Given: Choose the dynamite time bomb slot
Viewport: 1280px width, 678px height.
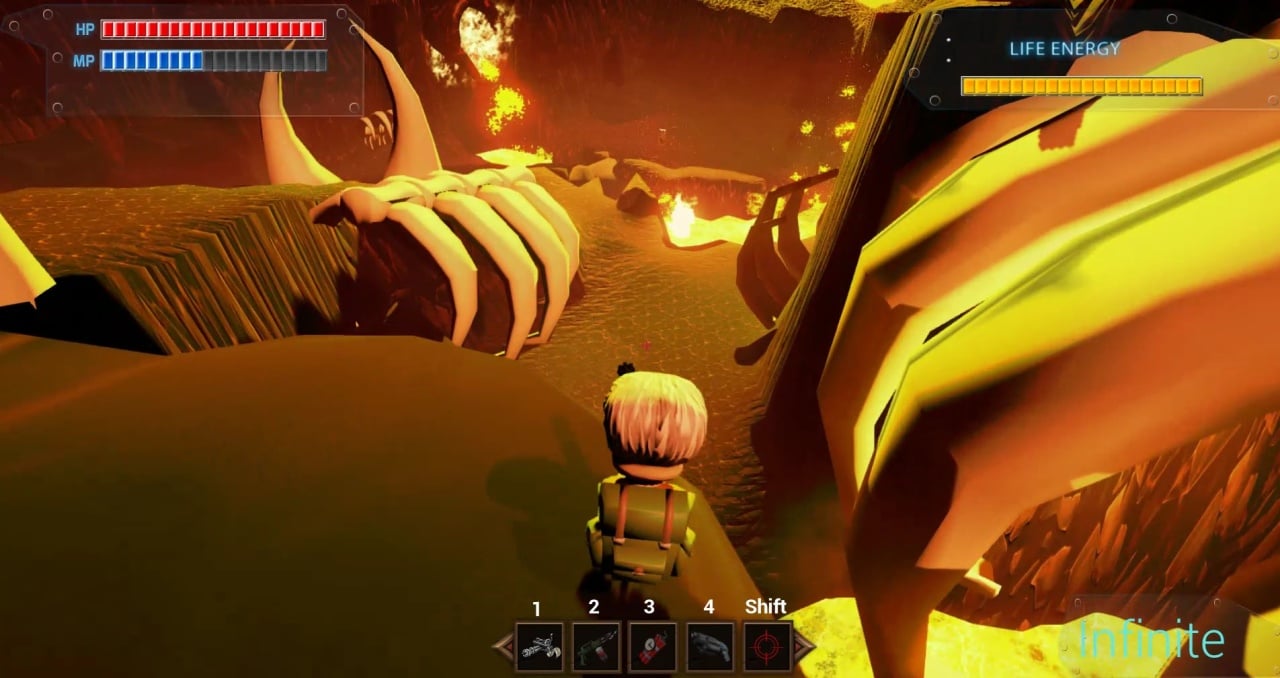Looking at the screenshot, I should tap(652, 647).
